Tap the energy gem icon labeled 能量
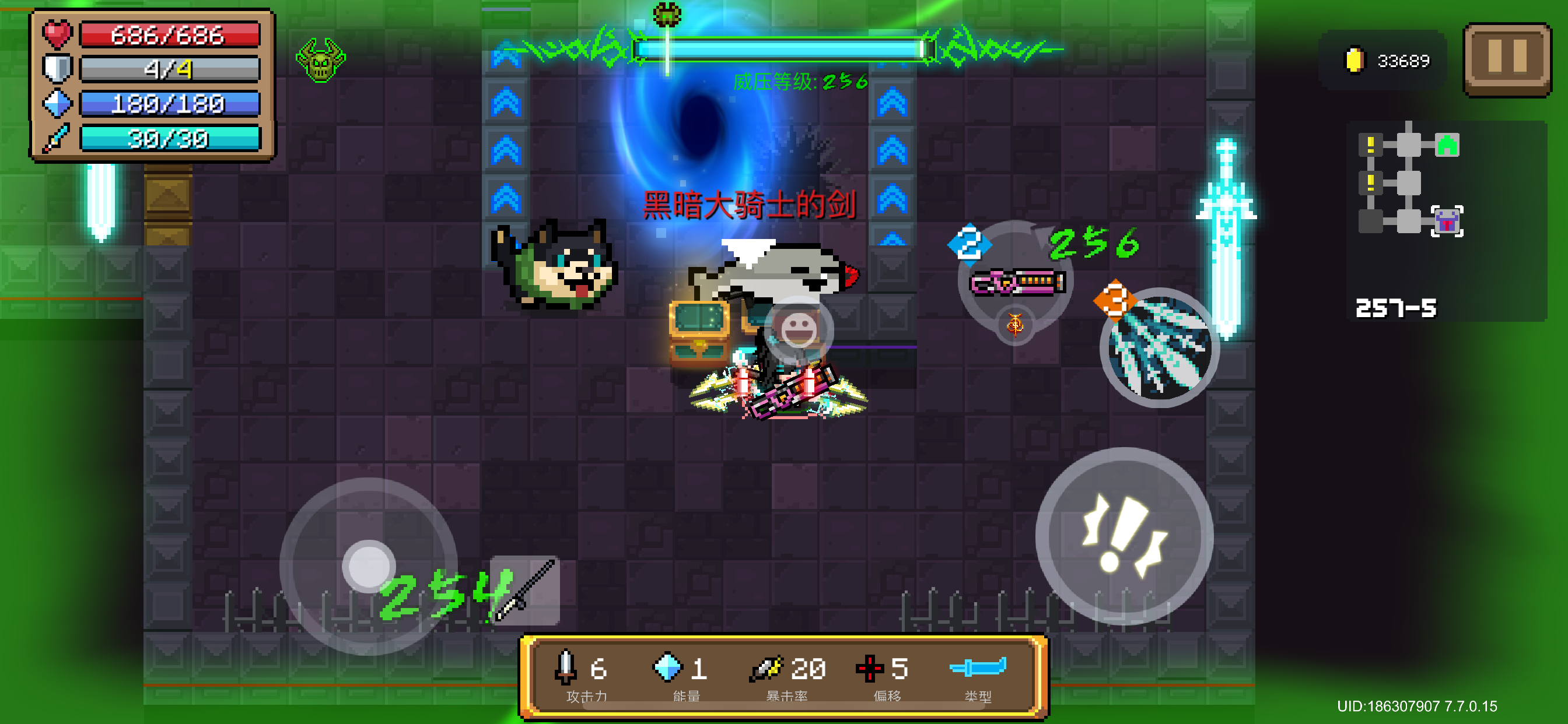Image resolution: width=1568 pixels, height=724 pixels. click(x=668, y=668)
